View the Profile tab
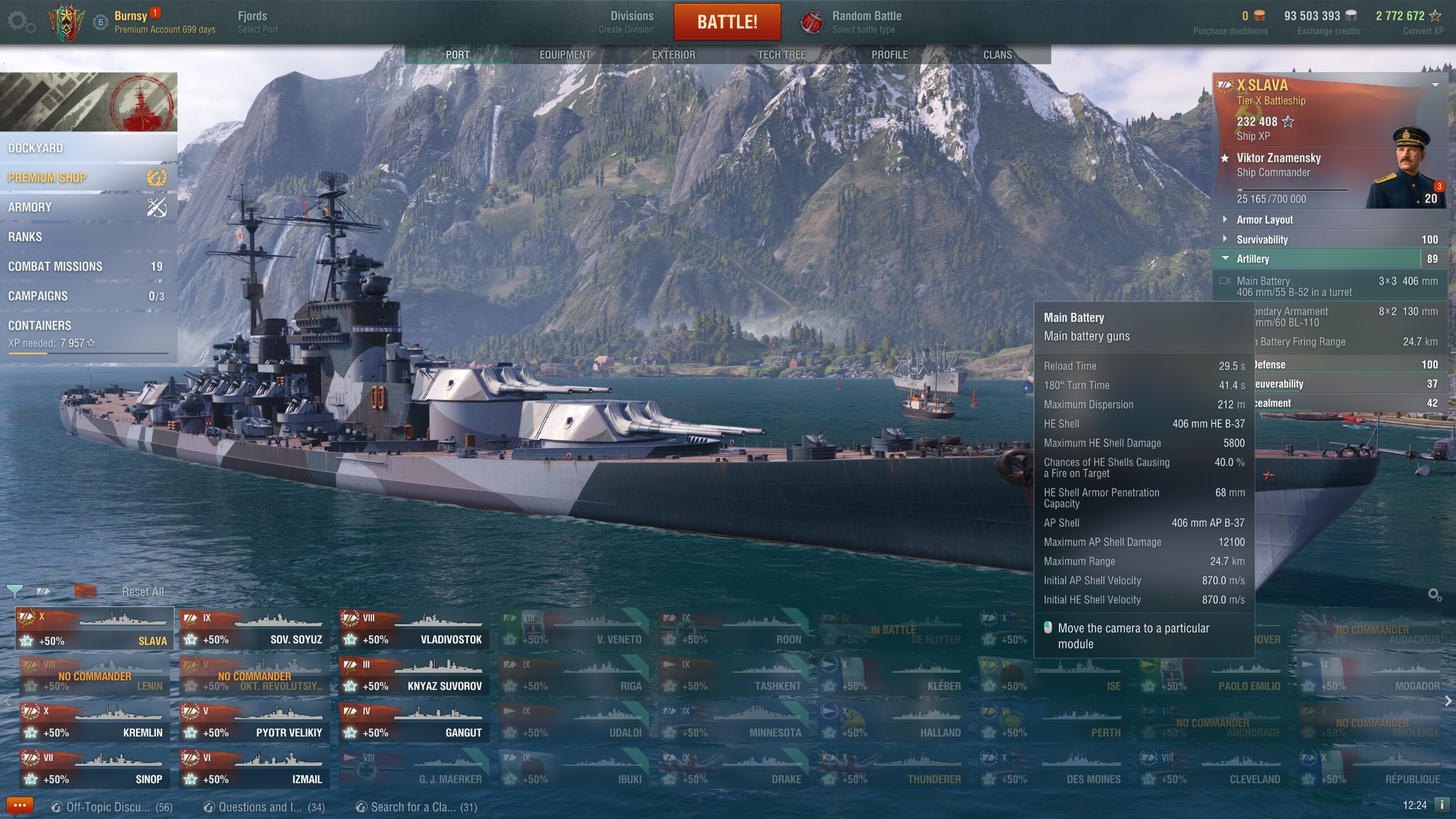This screenshot has height=819, width=1456. [x=890, y=55]
